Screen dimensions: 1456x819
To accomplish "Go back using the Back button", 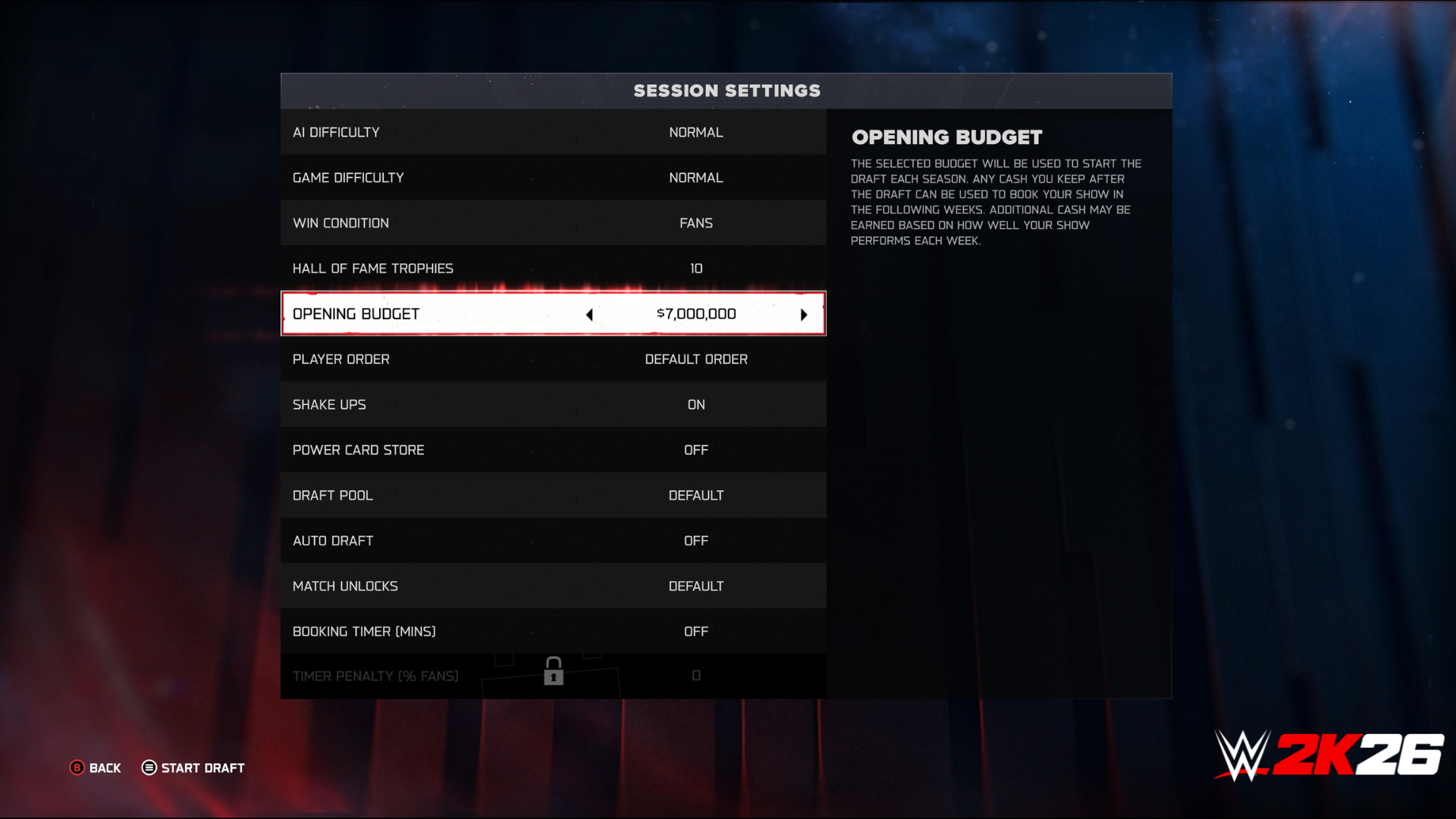I will click(96, 768).
